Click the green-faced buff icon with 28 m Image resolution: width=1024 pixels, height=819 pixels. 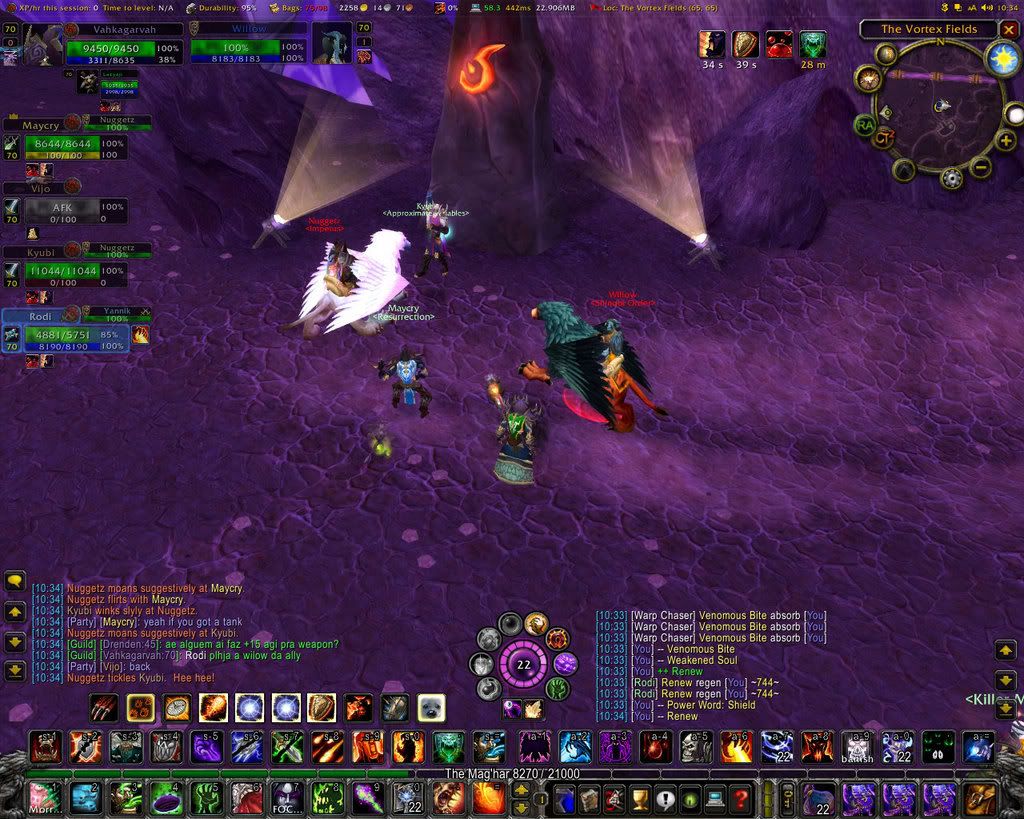click(x=813, y=44)
